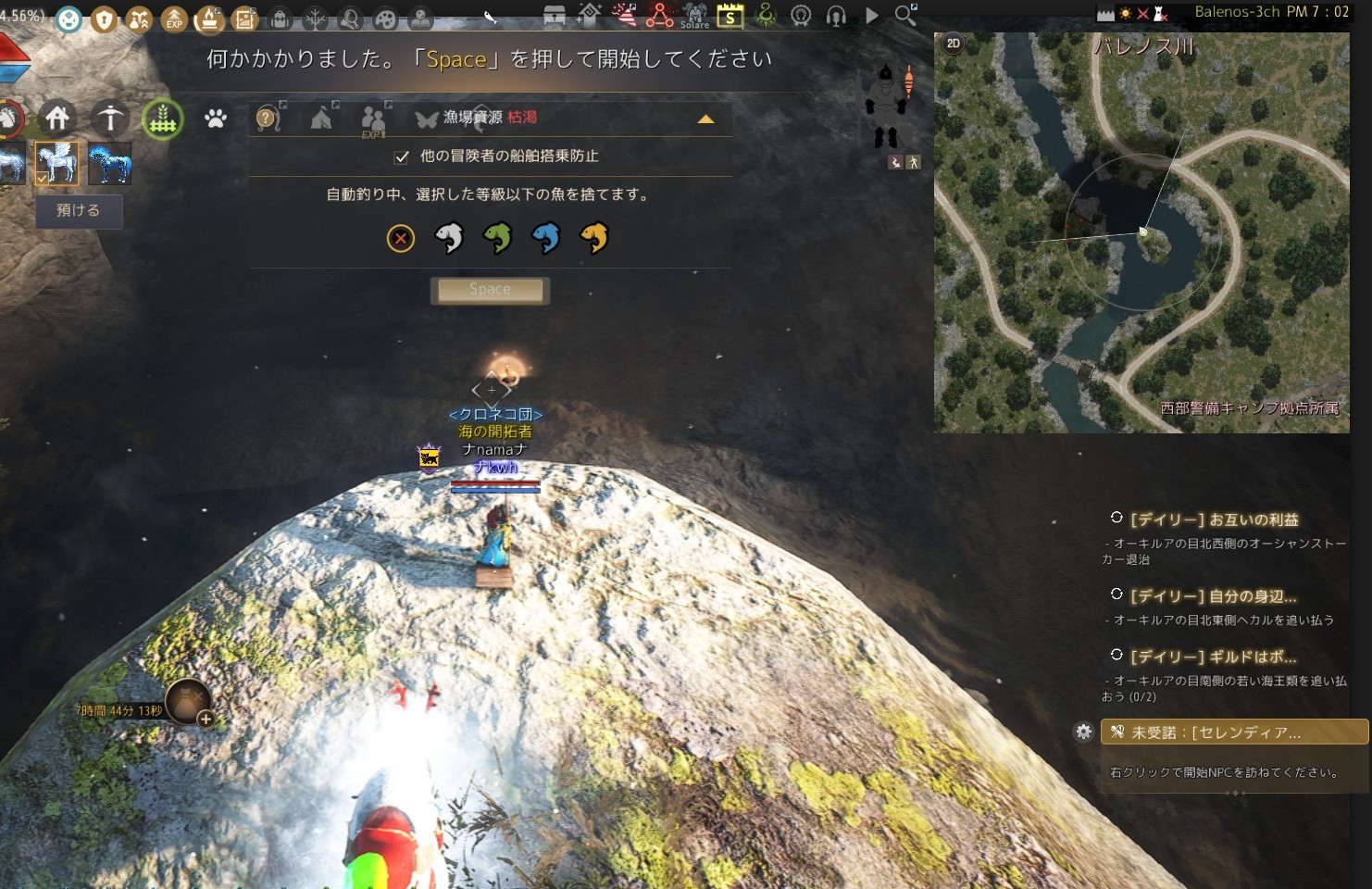Choose the yellow fish grade icon

[593, 238]
